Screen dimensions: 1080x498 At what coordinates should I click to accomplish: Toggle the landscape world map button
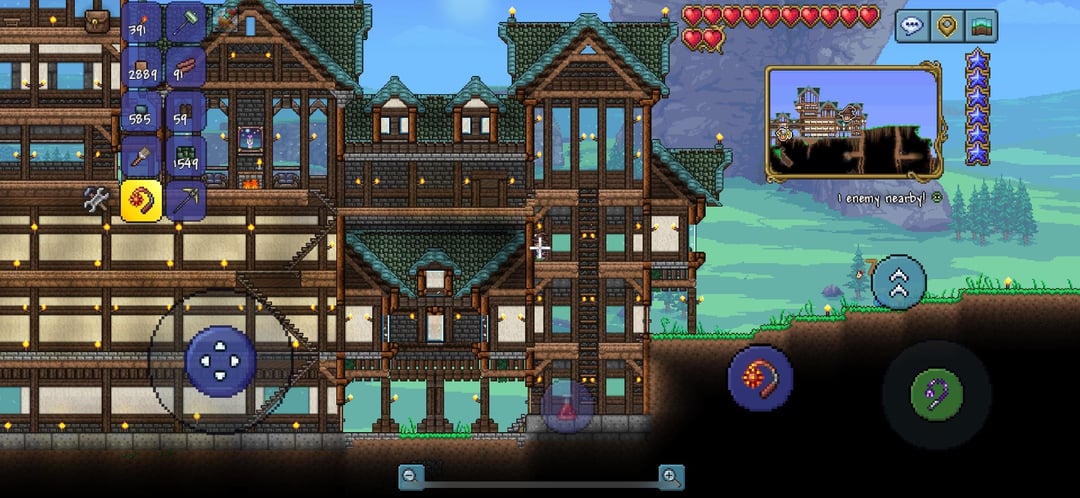click(x=983, y=26)
